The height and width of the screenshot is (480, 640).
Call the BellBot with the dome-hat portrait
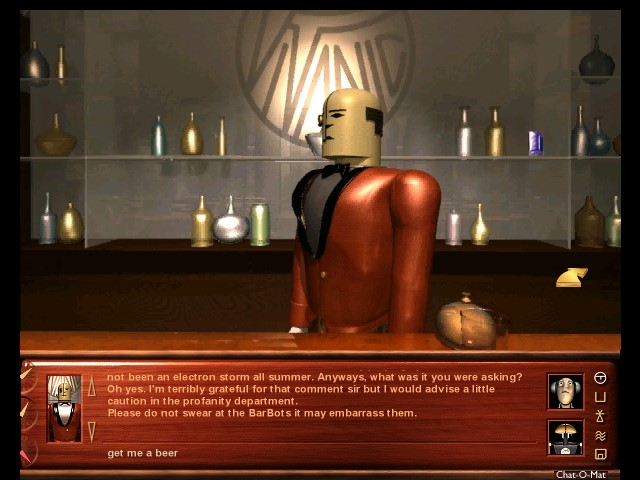coord(565,437)
